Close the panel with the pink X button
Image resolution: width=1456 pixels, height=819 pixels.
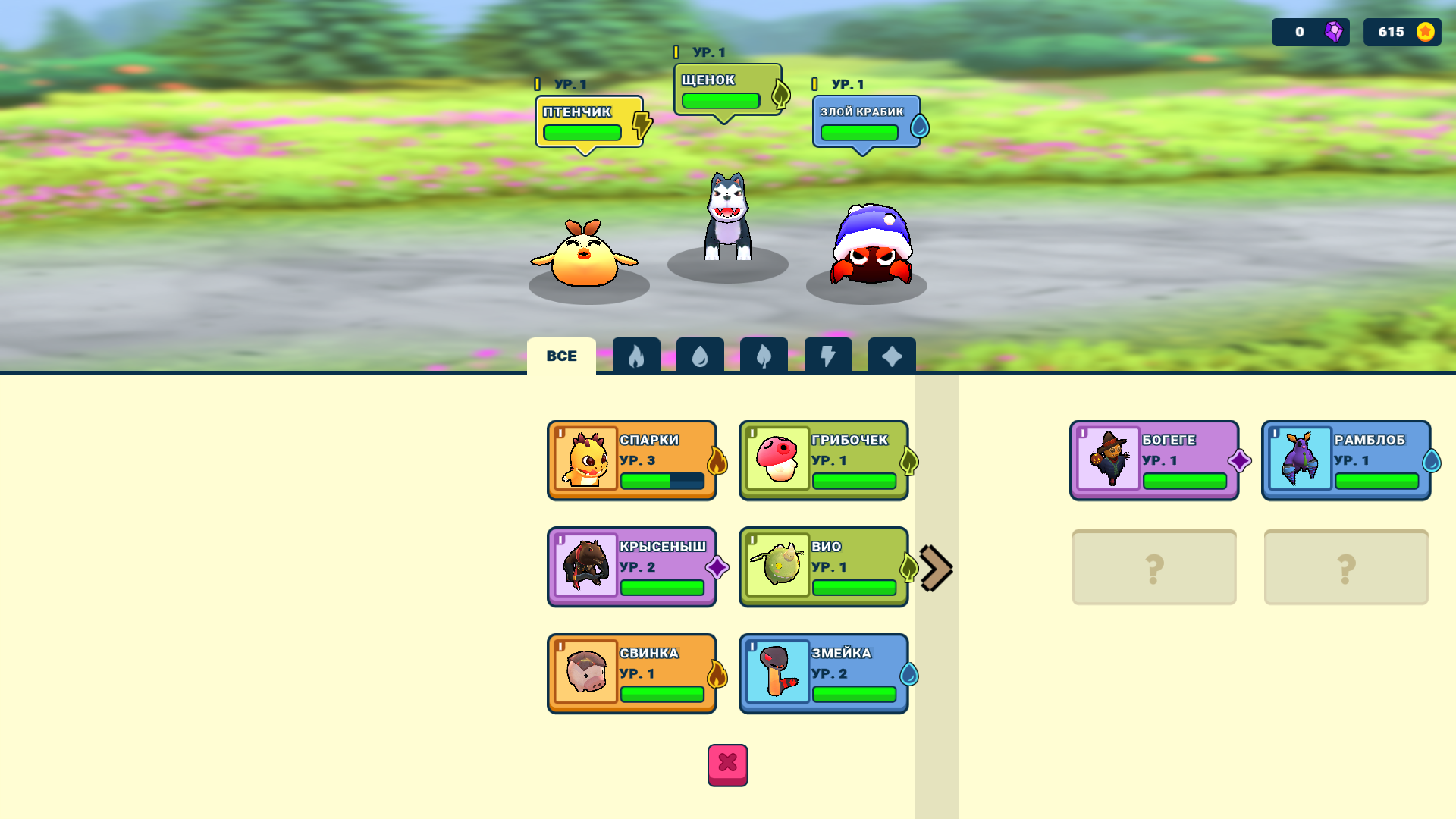coord(727,765)
